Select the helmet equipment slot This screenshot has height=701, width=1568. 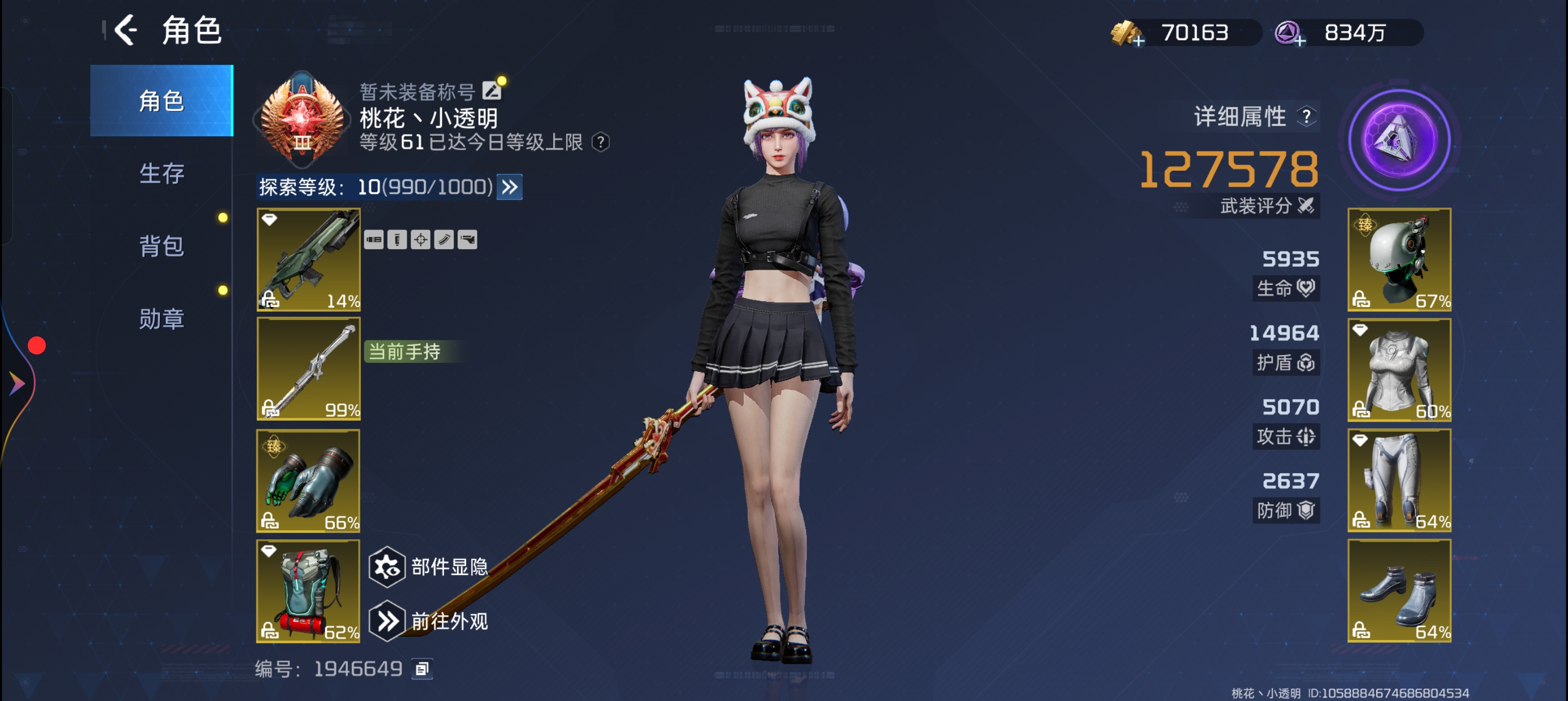point(1399,260)
